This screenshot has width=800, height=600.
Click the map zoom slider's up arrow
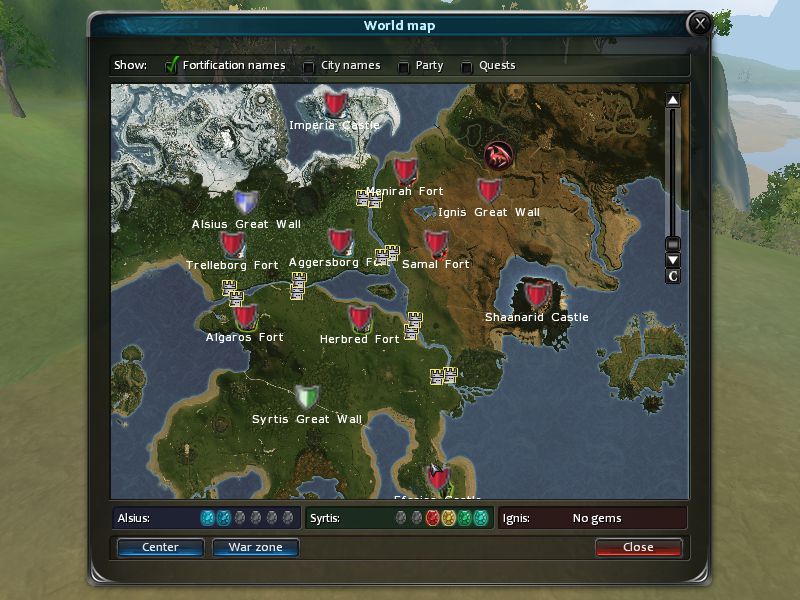673,100
